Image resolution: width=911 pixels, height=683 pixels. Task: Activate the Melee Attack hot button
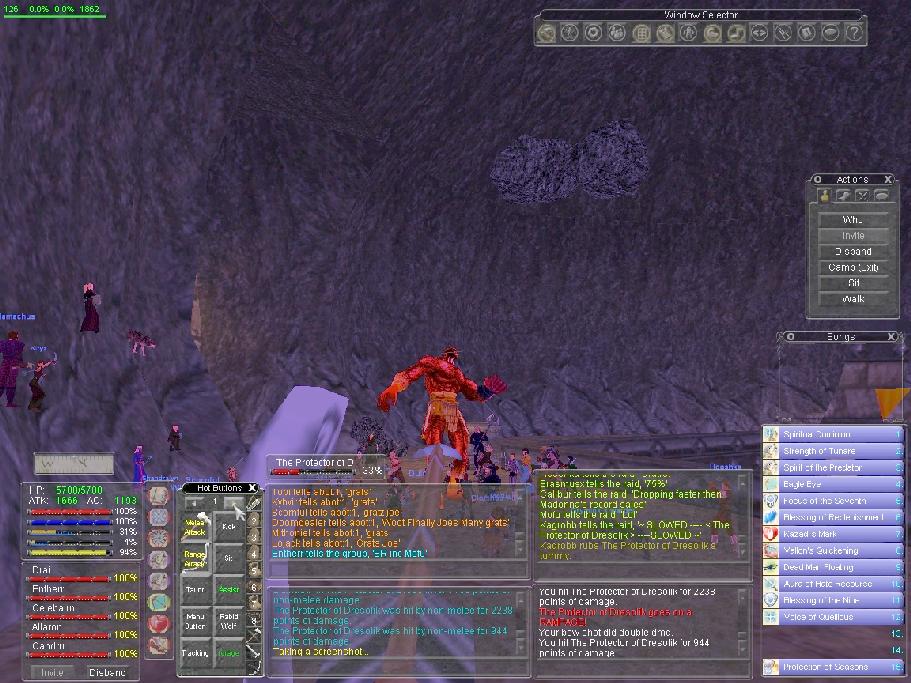[196, 526]
